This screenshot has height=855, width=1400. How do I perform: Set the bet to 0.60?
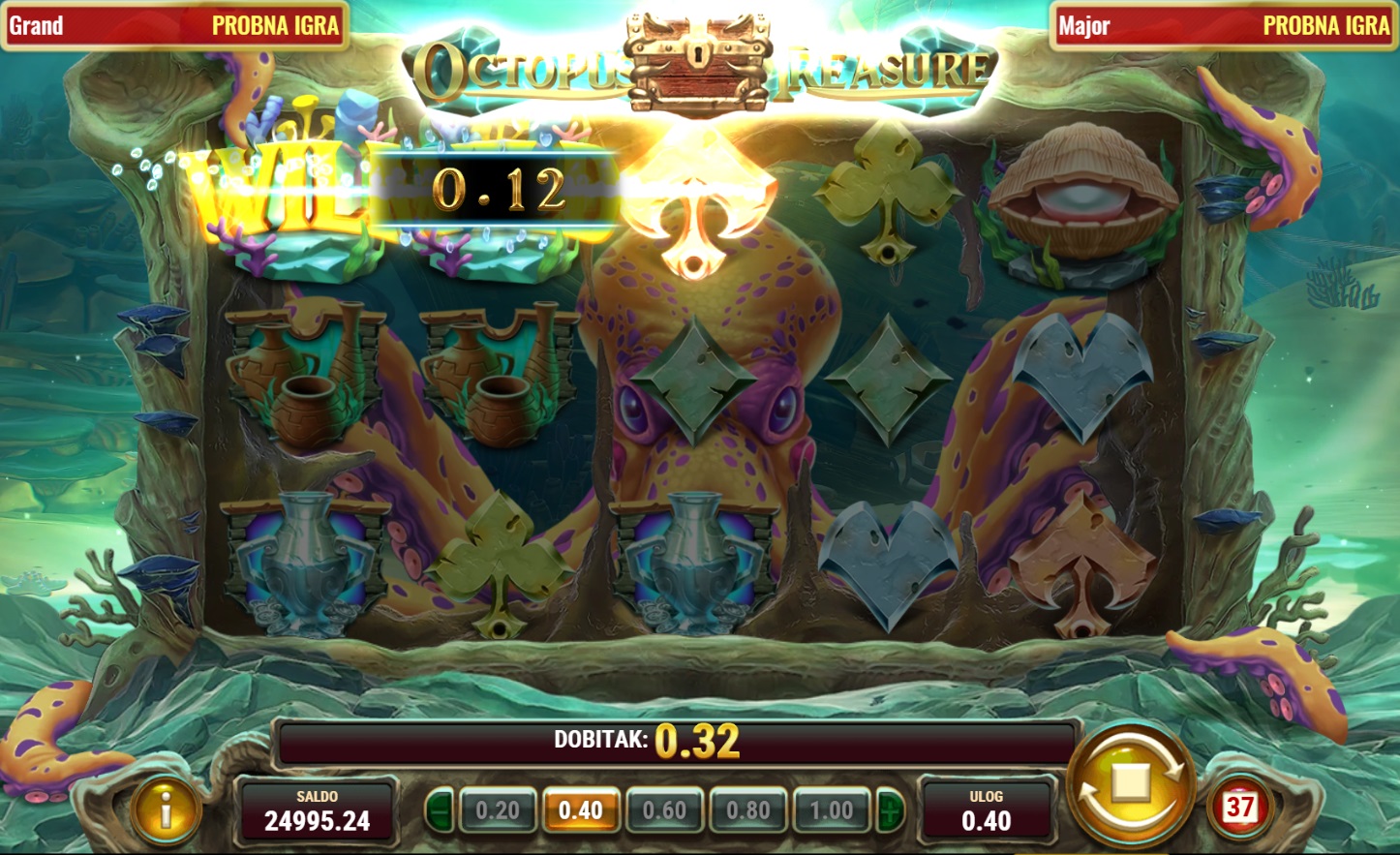pyautogui.click(x=664, y=810)
